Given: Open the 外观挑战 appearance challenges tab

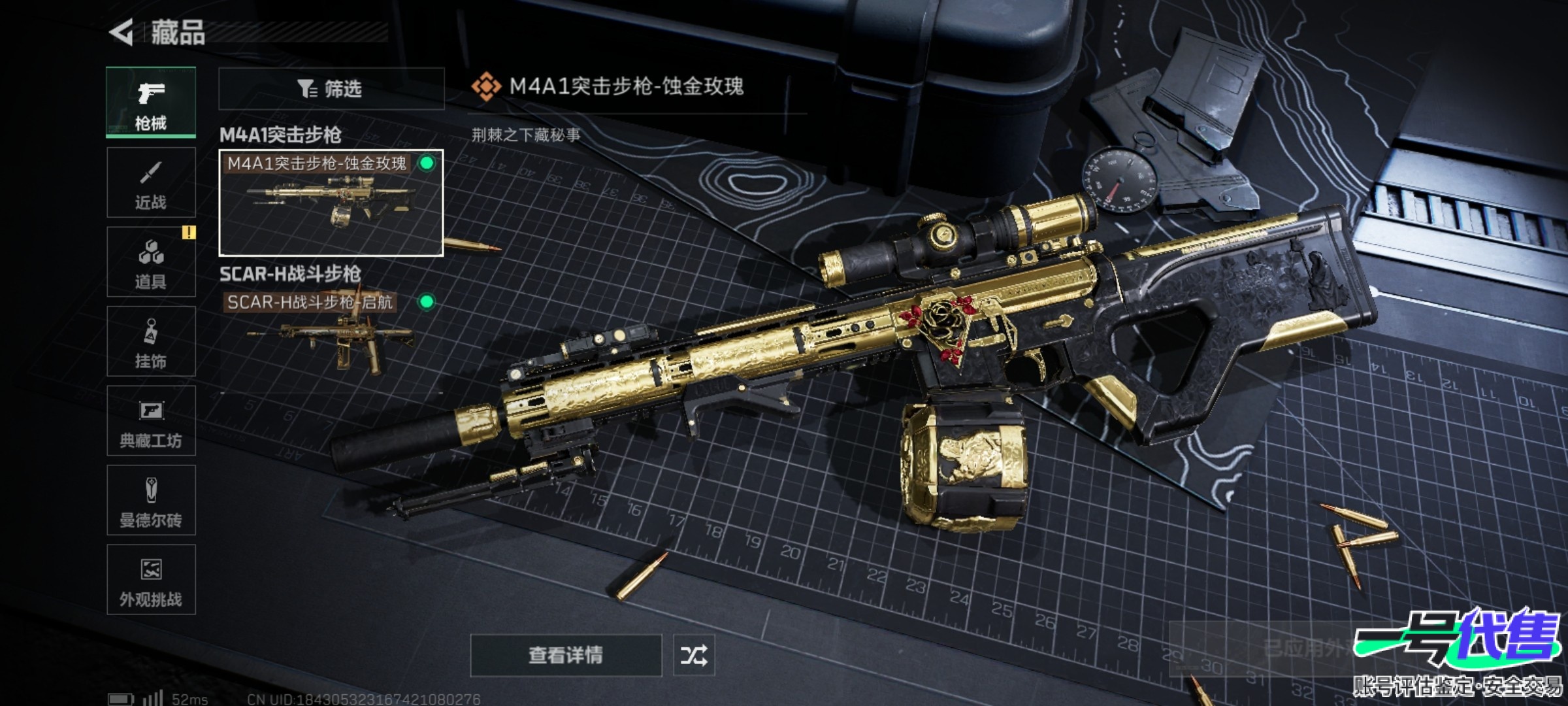Looking at the screenshot, I should (151, 580).
